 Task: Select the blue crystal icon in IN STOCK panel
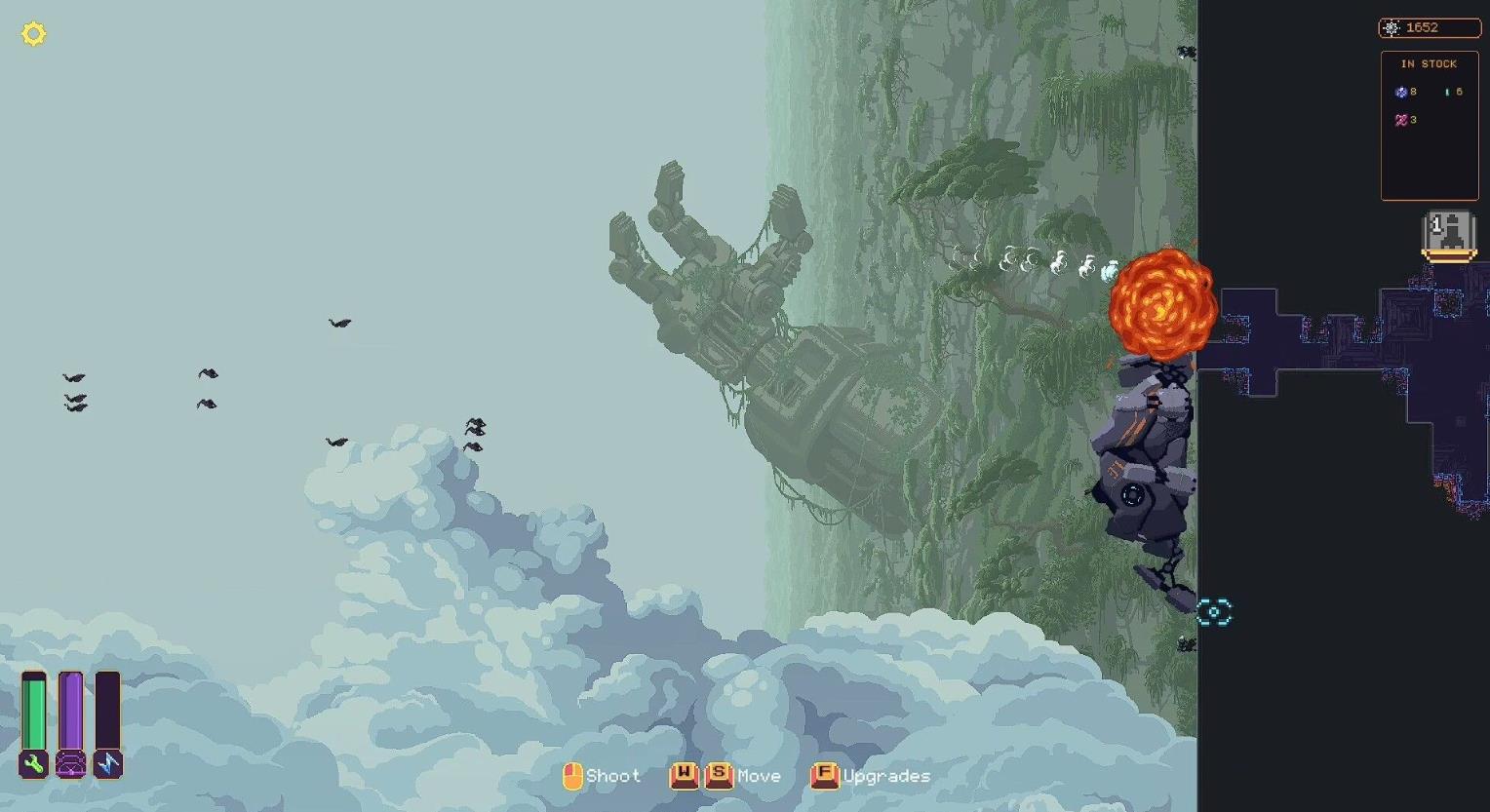coord(1402,92)
